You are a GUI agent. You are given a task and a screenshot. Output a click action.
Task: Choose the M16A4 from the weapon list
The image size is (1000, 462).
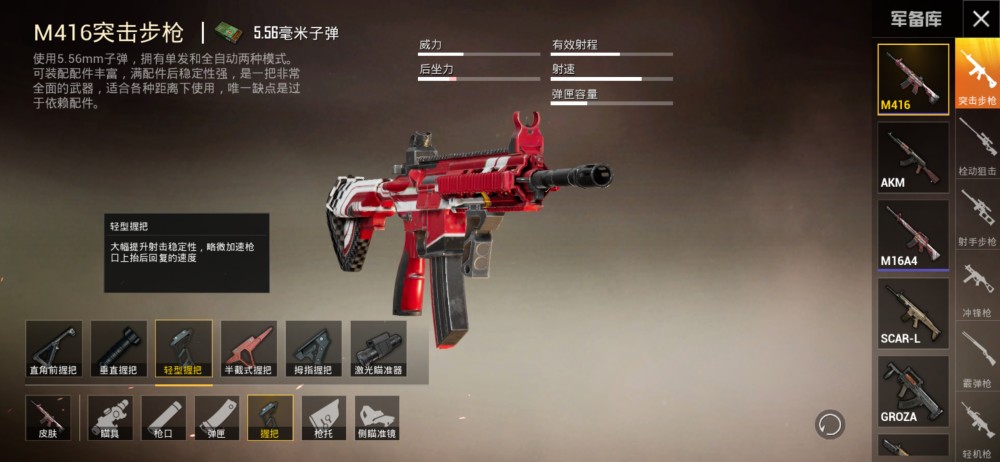[x=913, y=235]
